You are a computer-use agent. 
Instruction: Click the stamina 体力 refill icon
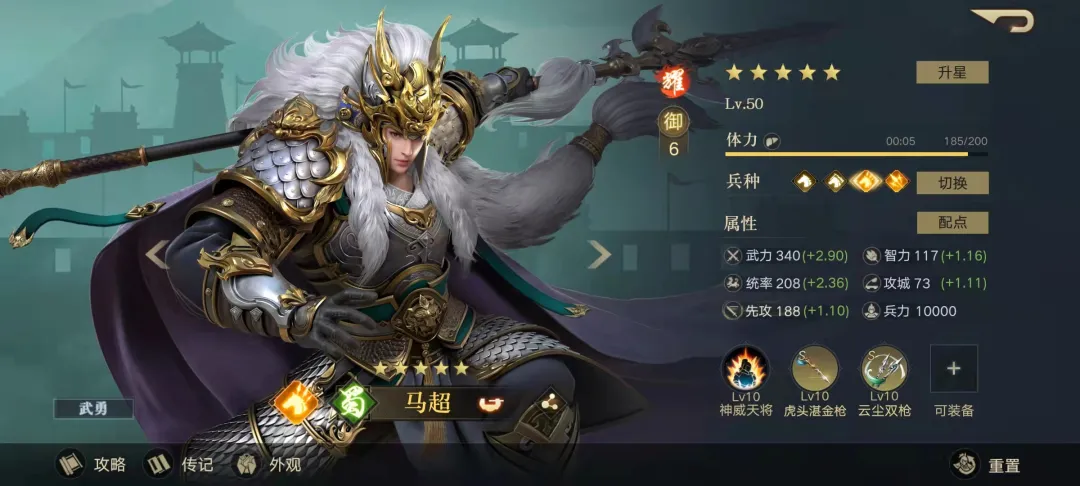771,141
